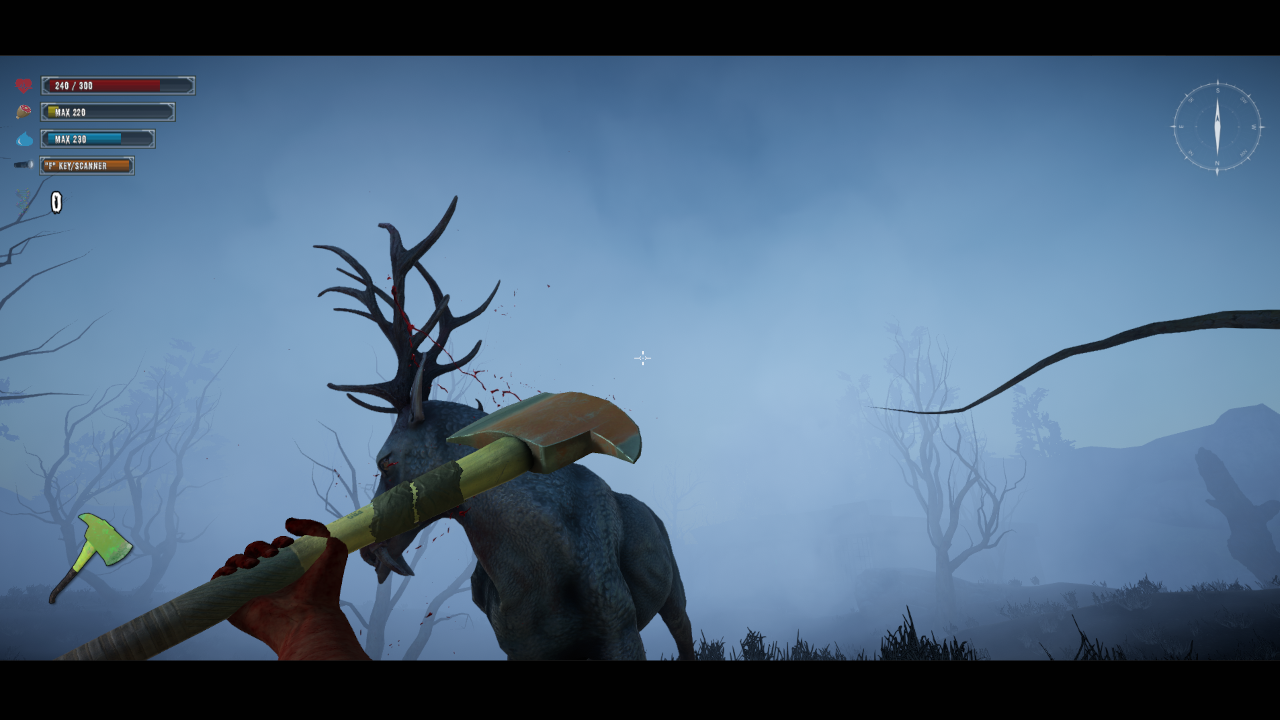Click the yellow fill on the hunger bar
The width and height of the screenshot is (1280, 720).
[x=52, y=110]
